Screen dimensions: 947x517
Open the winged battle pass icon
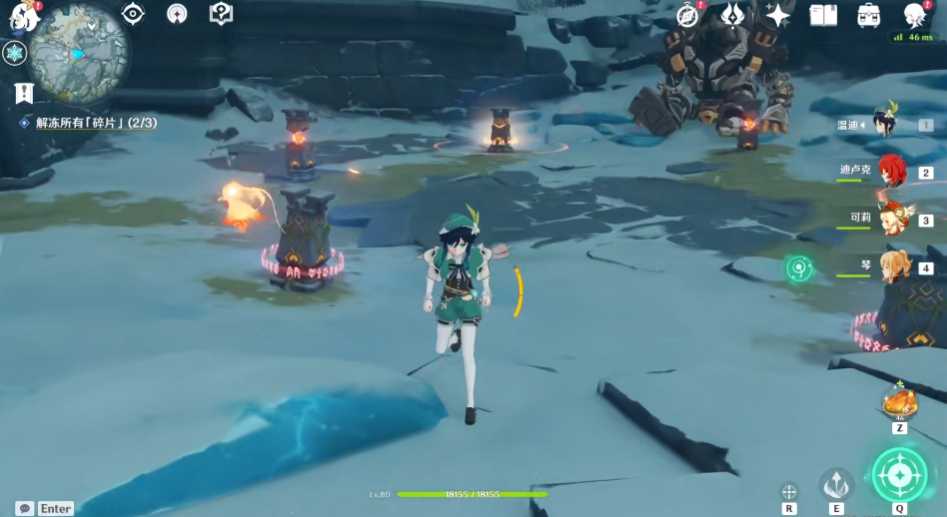(x=731, y=15)
